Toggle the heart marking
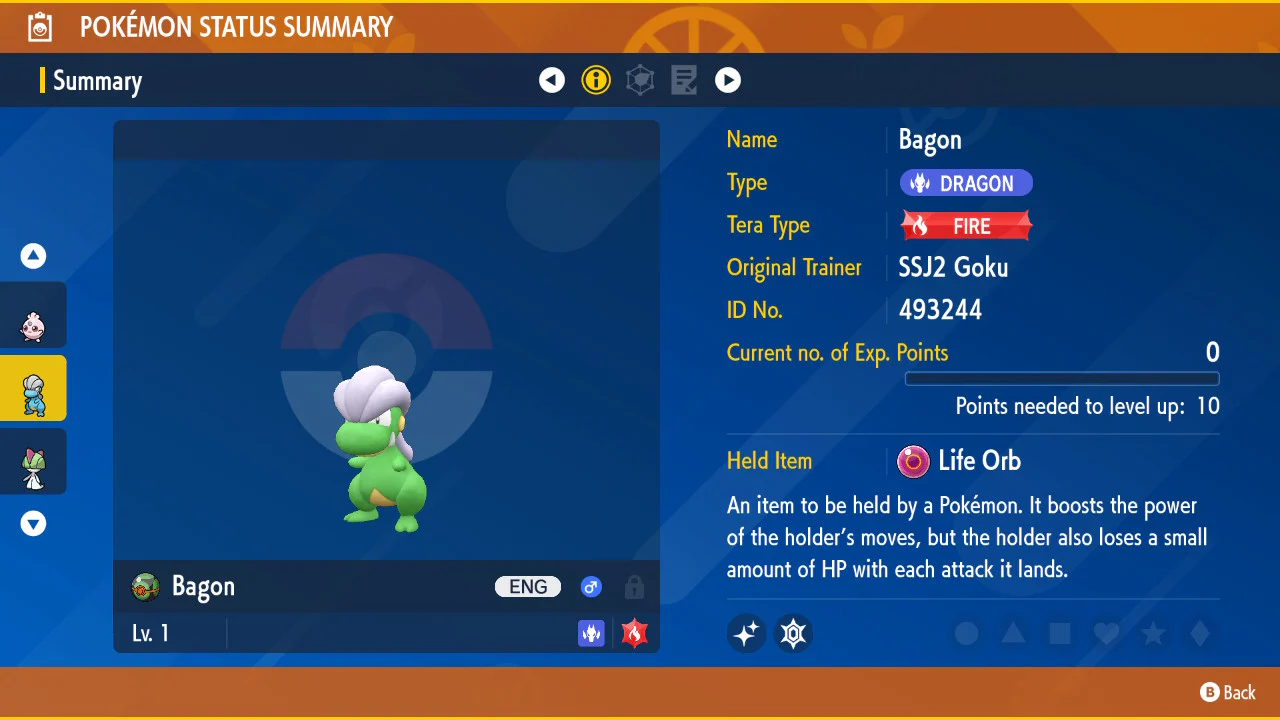Image resolution: width=1280 pixels, height=720 pixels. 1106,633
